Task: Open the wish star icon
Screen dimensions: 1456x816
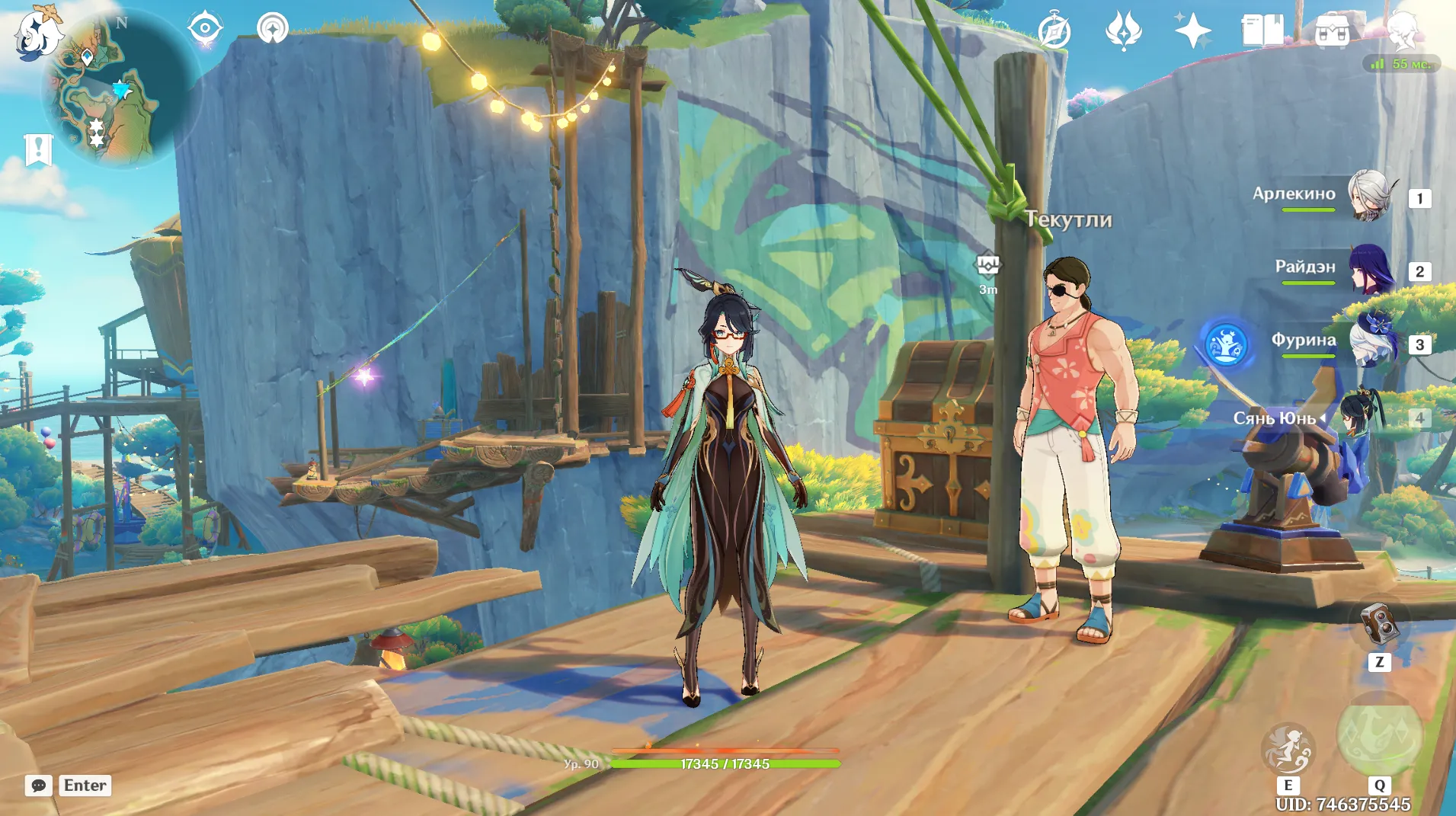Action: click(x=1192, y=31)
